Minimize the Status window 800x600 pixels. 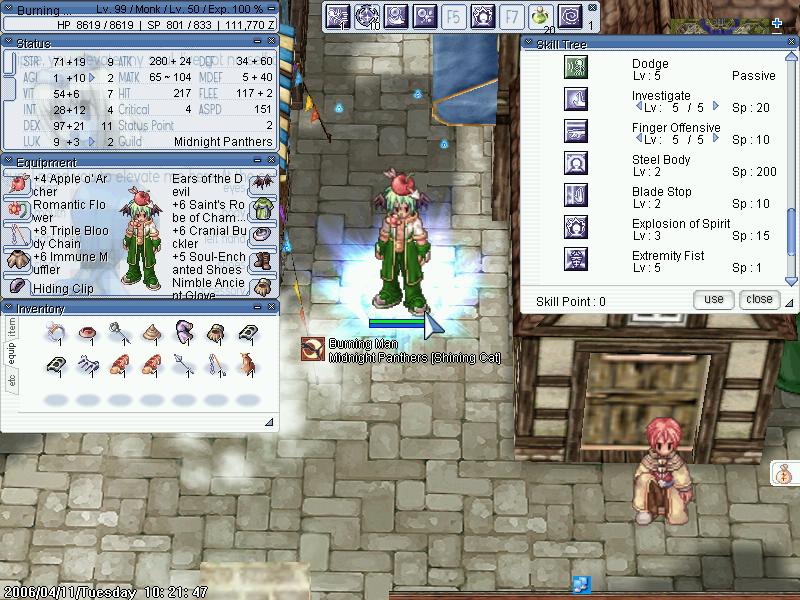258,43
